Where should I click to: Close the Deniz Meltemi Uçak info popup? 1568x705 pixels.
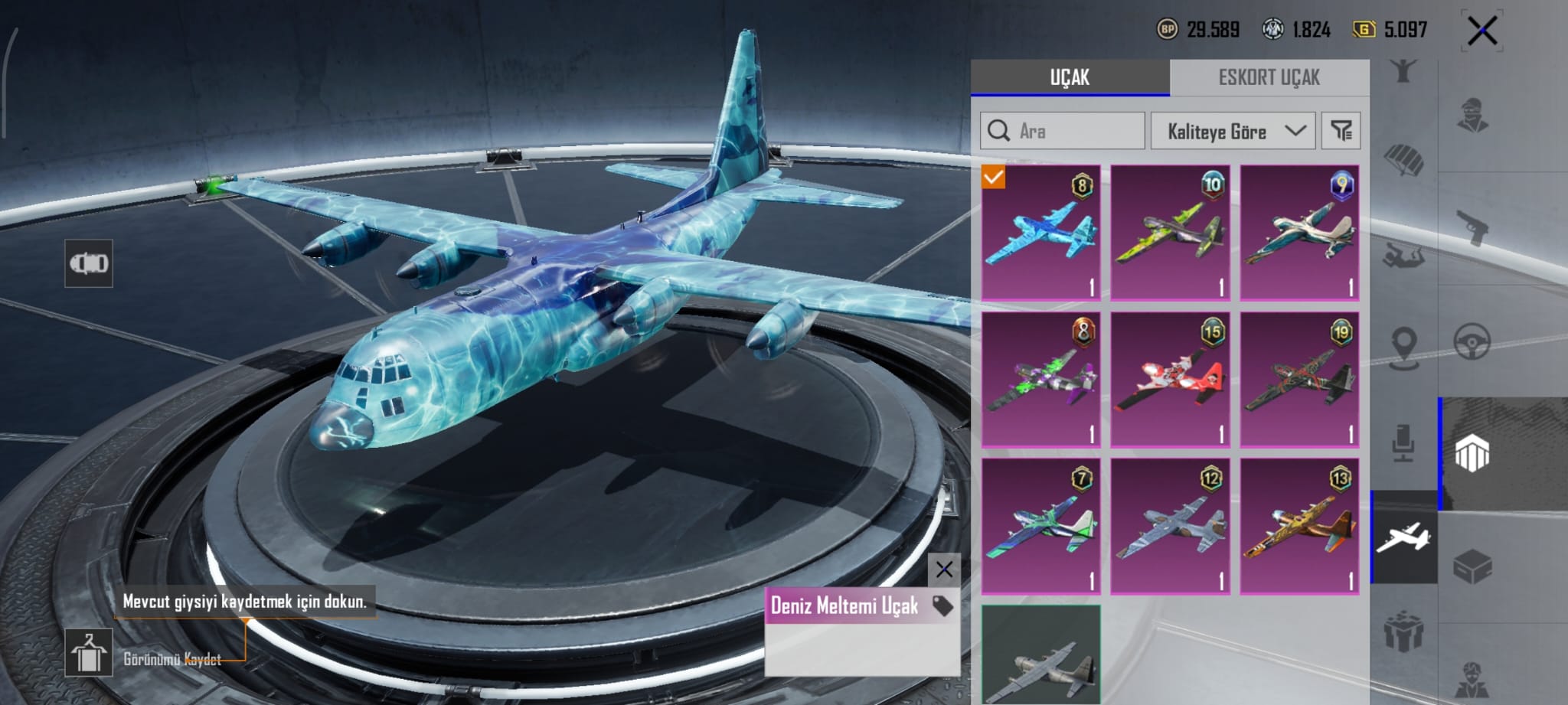[944, 569]
